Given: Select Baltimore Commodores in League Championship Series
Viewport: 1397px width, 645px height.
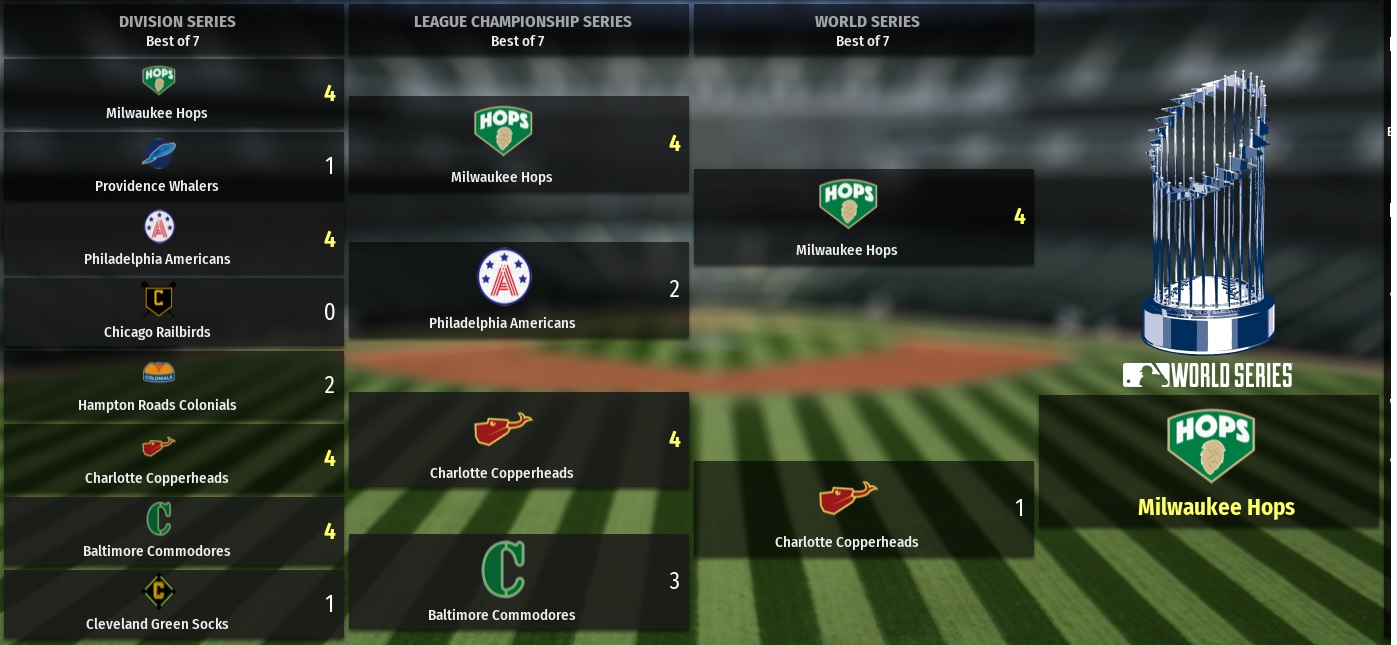Looking at the screenshot, I should tap(518, 582).
